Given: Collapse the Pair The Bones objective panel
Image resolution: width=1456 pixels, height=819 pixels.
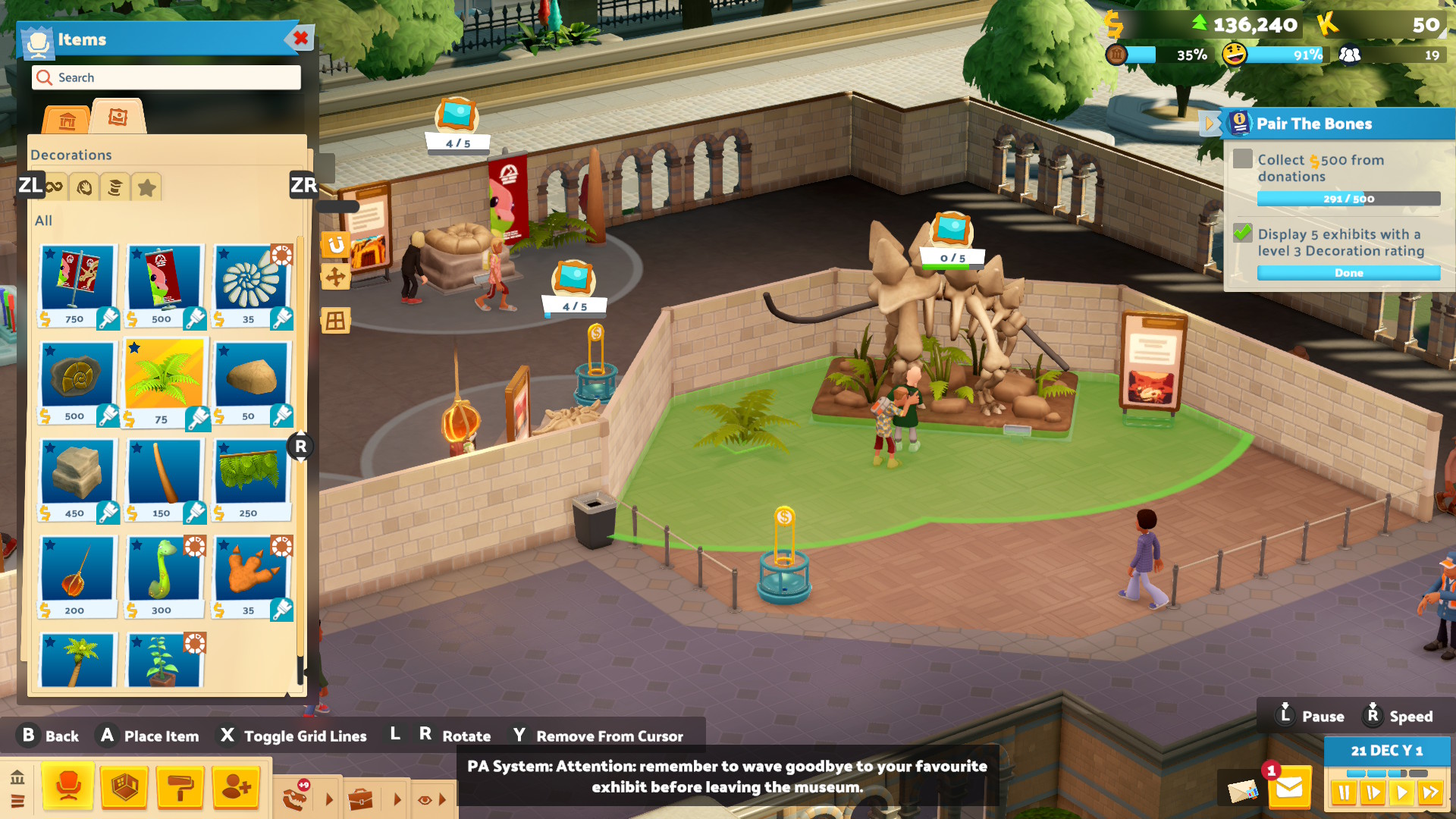Looking at the screenshot, I should coord(1209,123).
